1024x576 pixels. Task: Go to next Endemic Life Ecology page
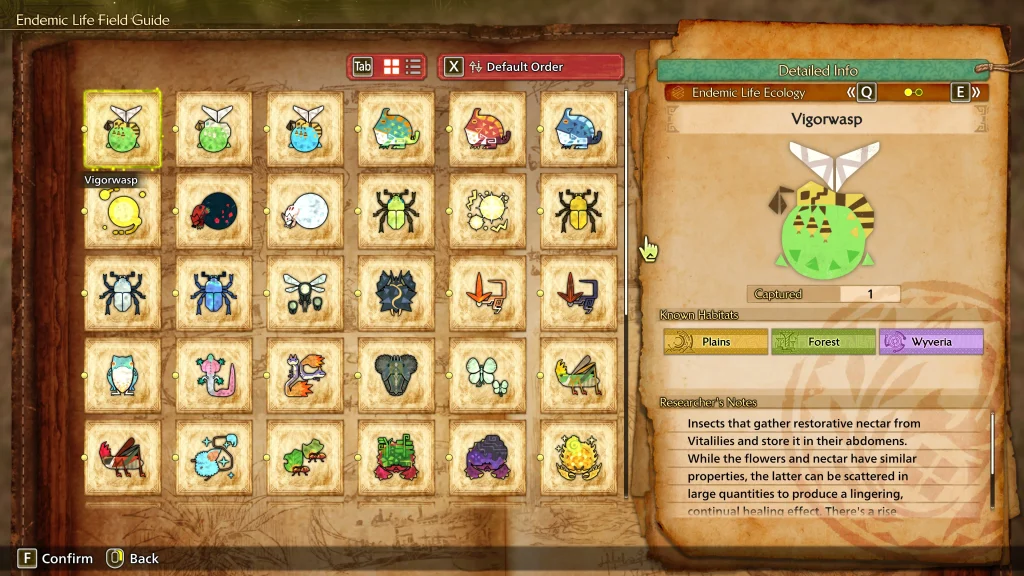coord(966,93)
